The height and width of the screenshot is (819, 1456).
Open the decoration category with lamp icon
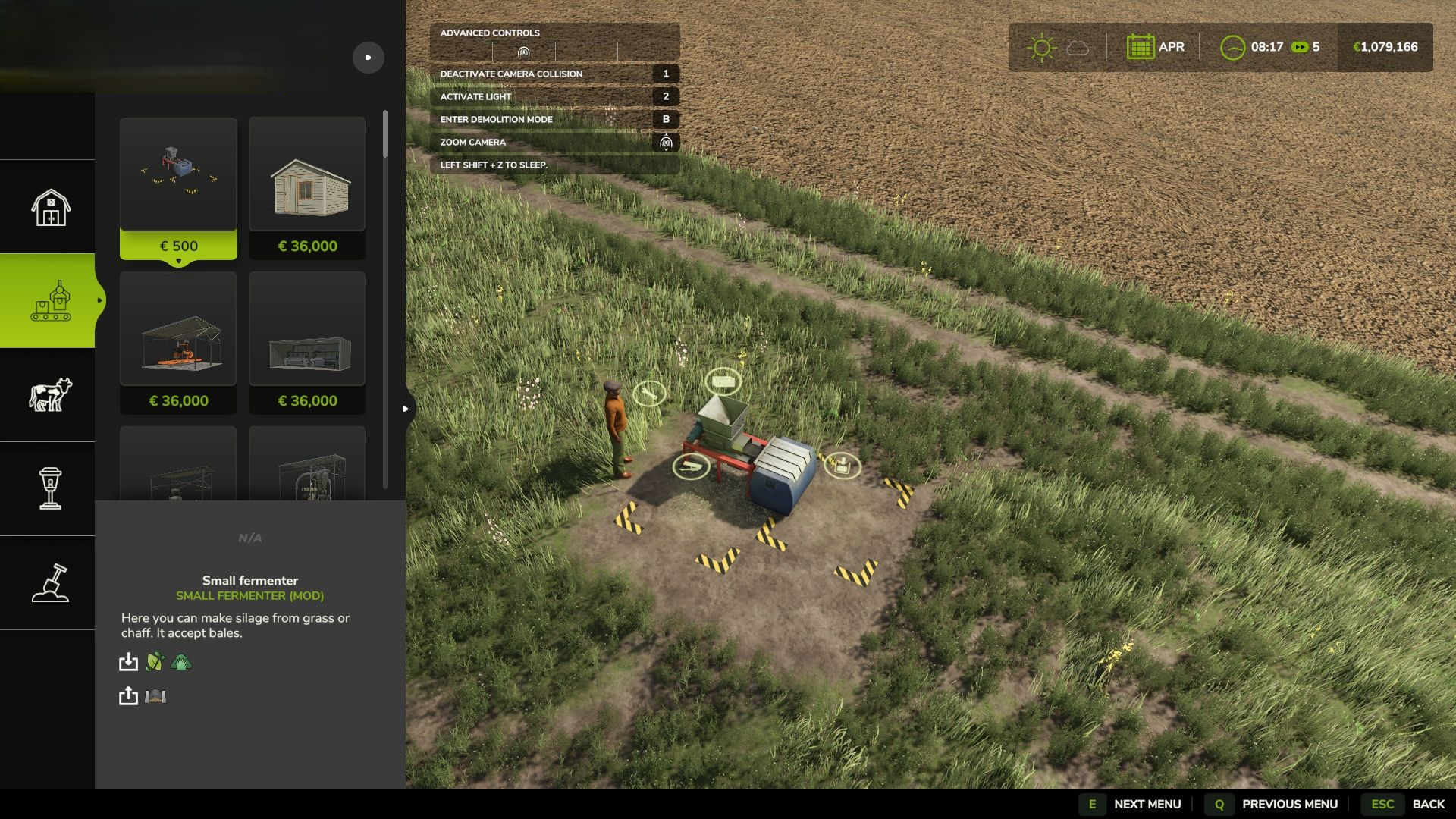(x=50, y=489)
